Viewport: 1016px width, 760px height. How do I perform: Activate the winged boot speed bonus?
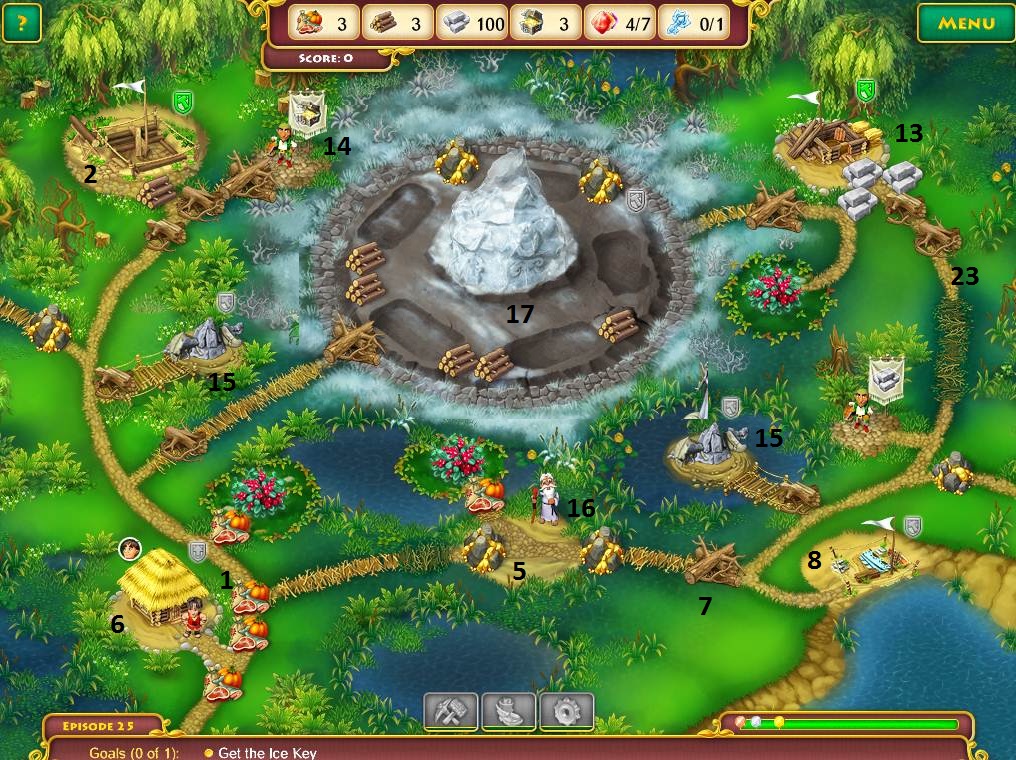point(509,711)
